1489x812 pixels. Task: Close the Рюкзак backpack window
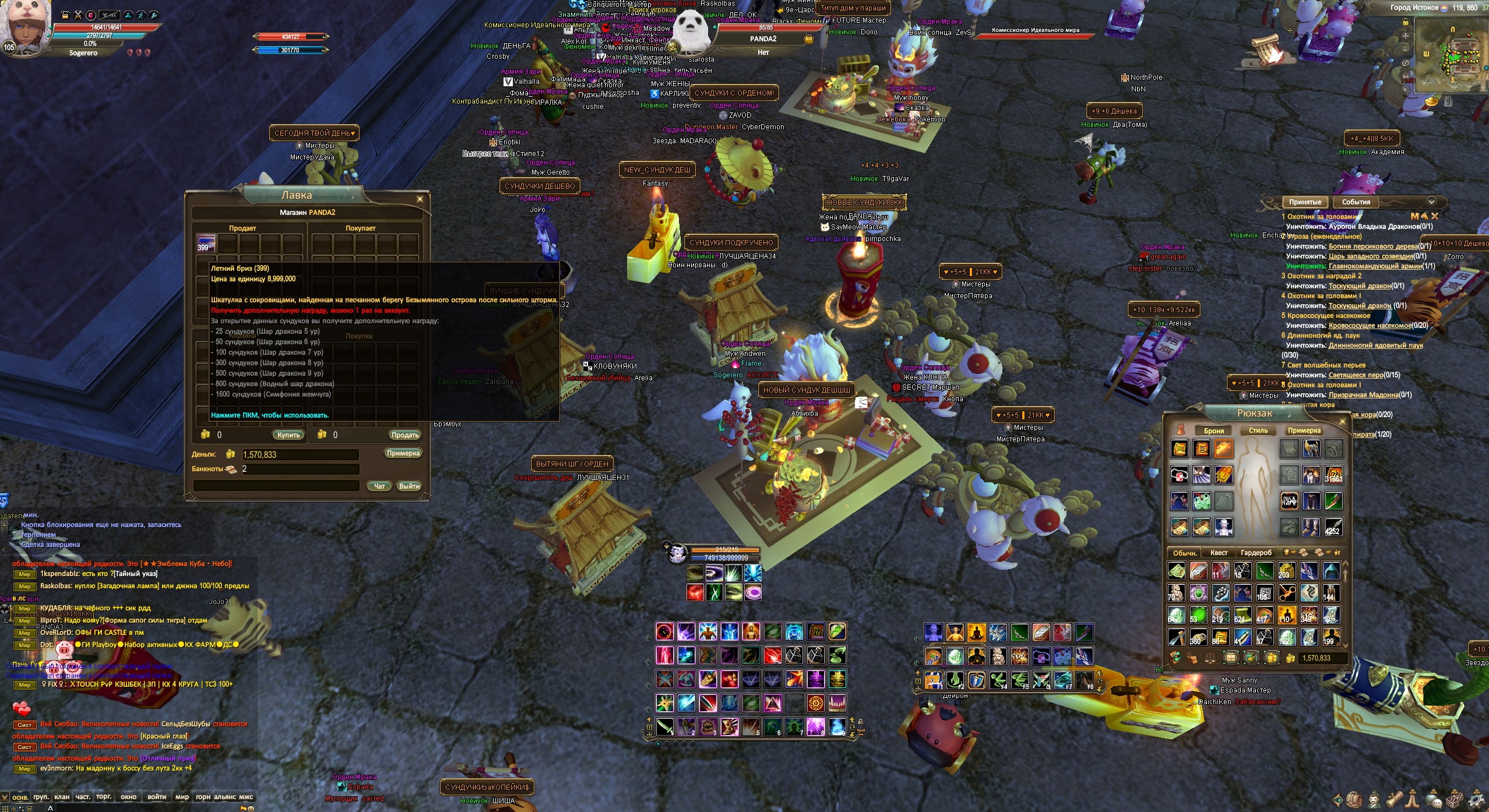tap(1343, 421)
